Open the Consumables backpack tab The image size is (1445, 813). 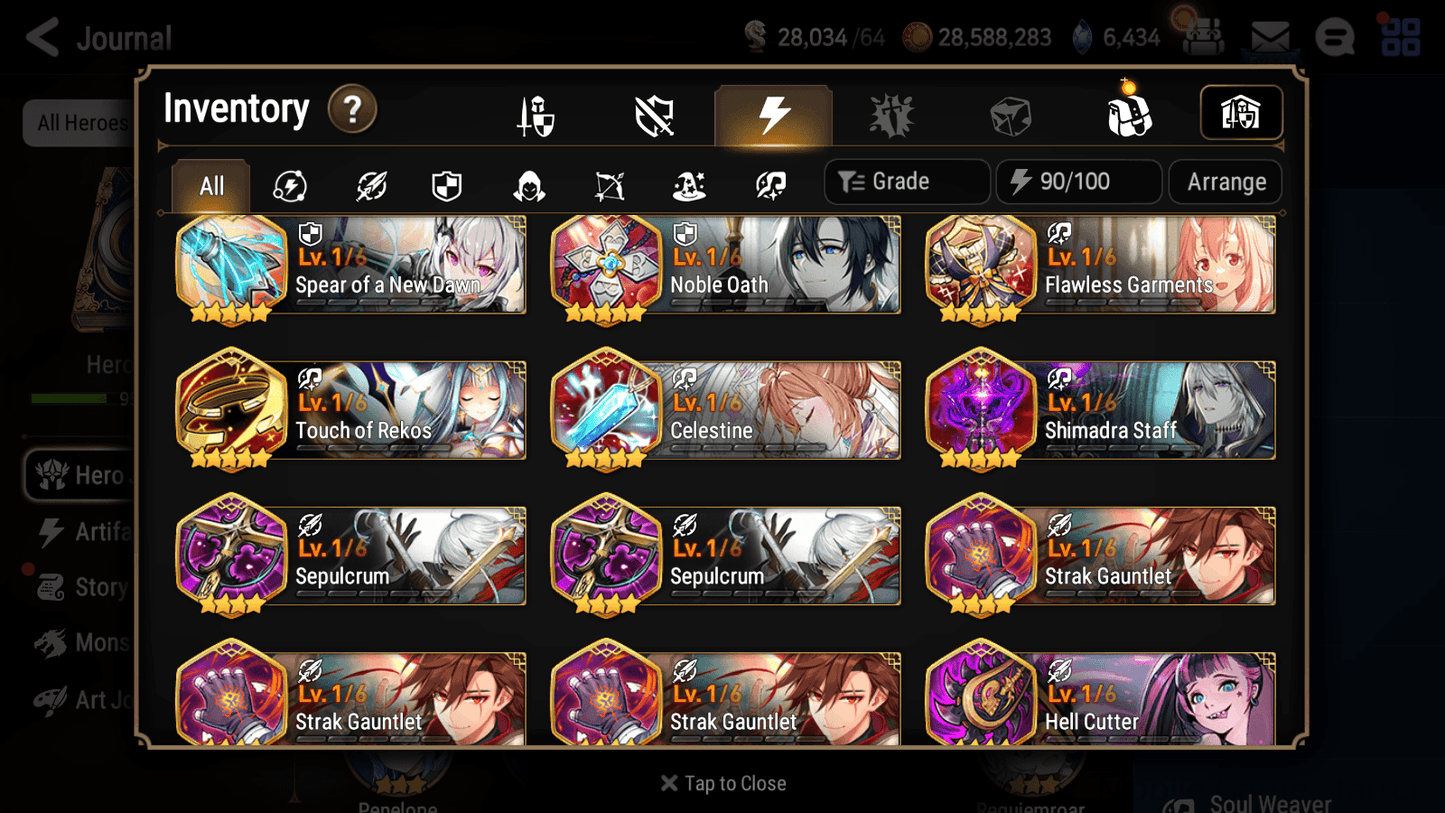coord(1128,113)
